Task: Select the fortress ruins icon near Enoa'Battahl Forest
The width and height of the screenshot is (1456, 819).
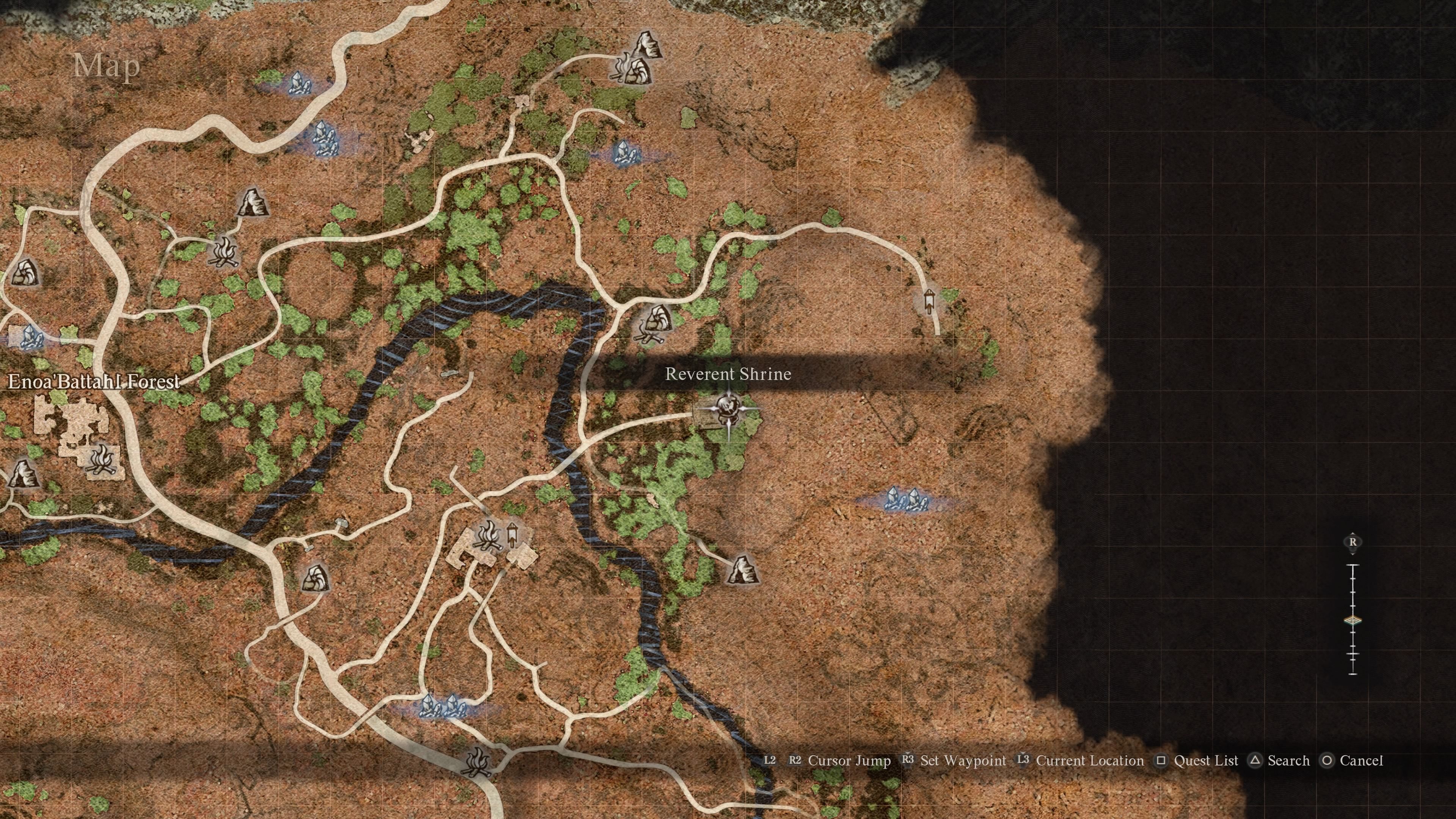Action: click(x=74, y=421)
